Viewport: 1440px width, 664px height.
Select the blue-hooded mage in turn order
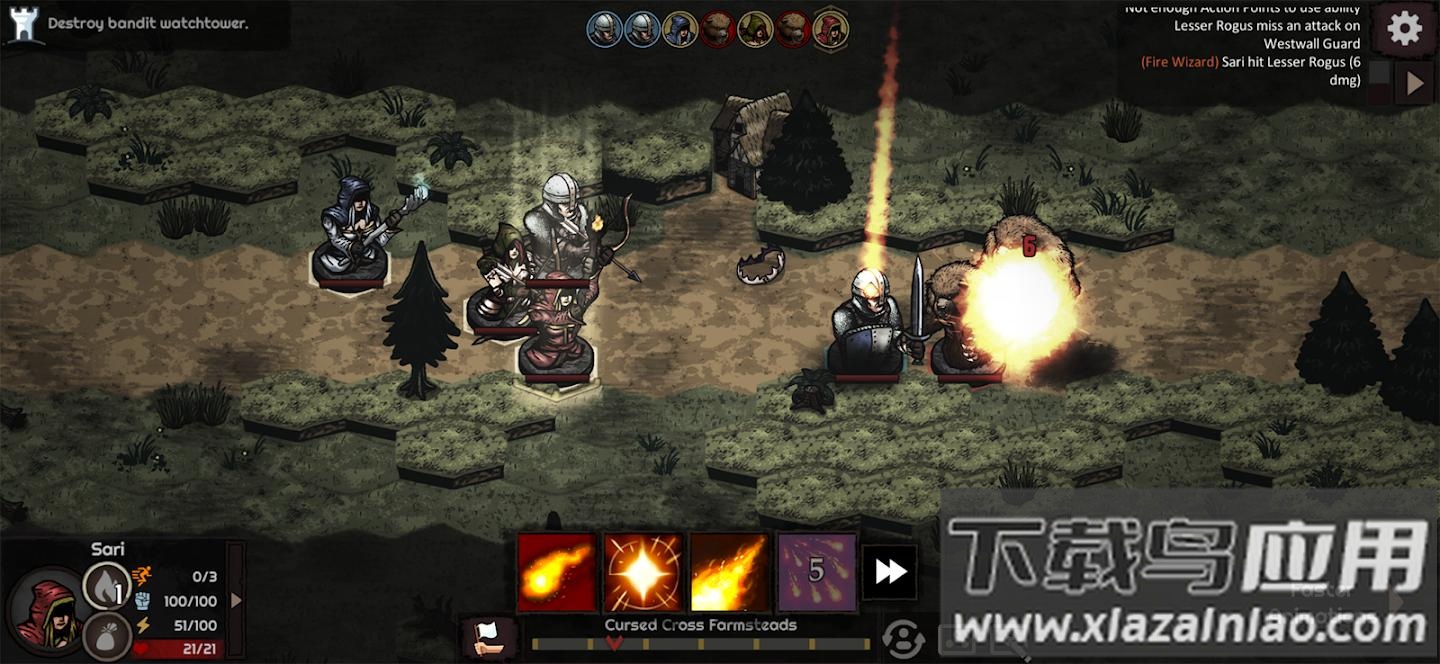tap(680, 29)
